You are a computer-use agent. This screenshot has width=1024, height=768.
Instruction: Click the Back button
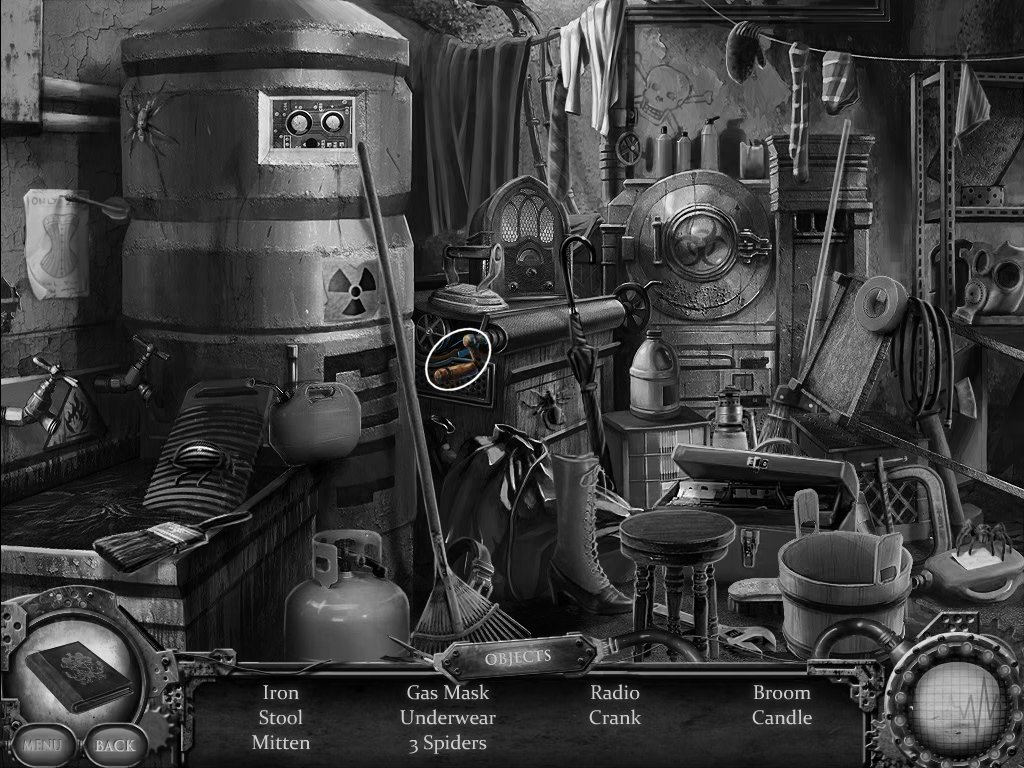(115, 745)
